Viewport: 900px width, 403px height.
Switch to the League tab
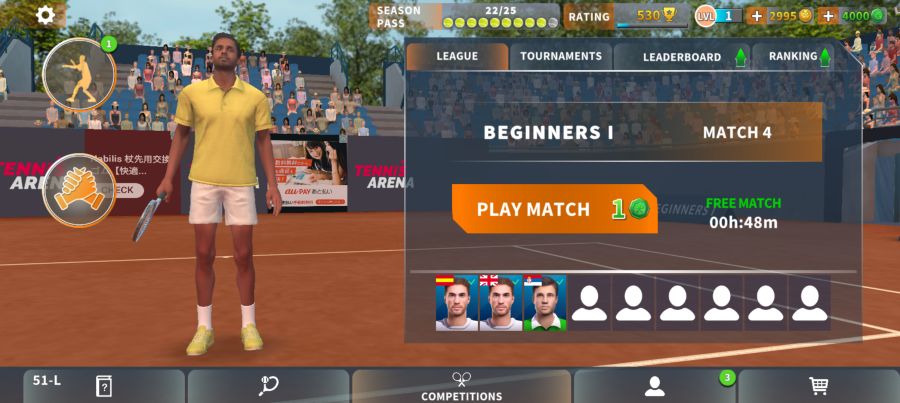tap(457, 57)
